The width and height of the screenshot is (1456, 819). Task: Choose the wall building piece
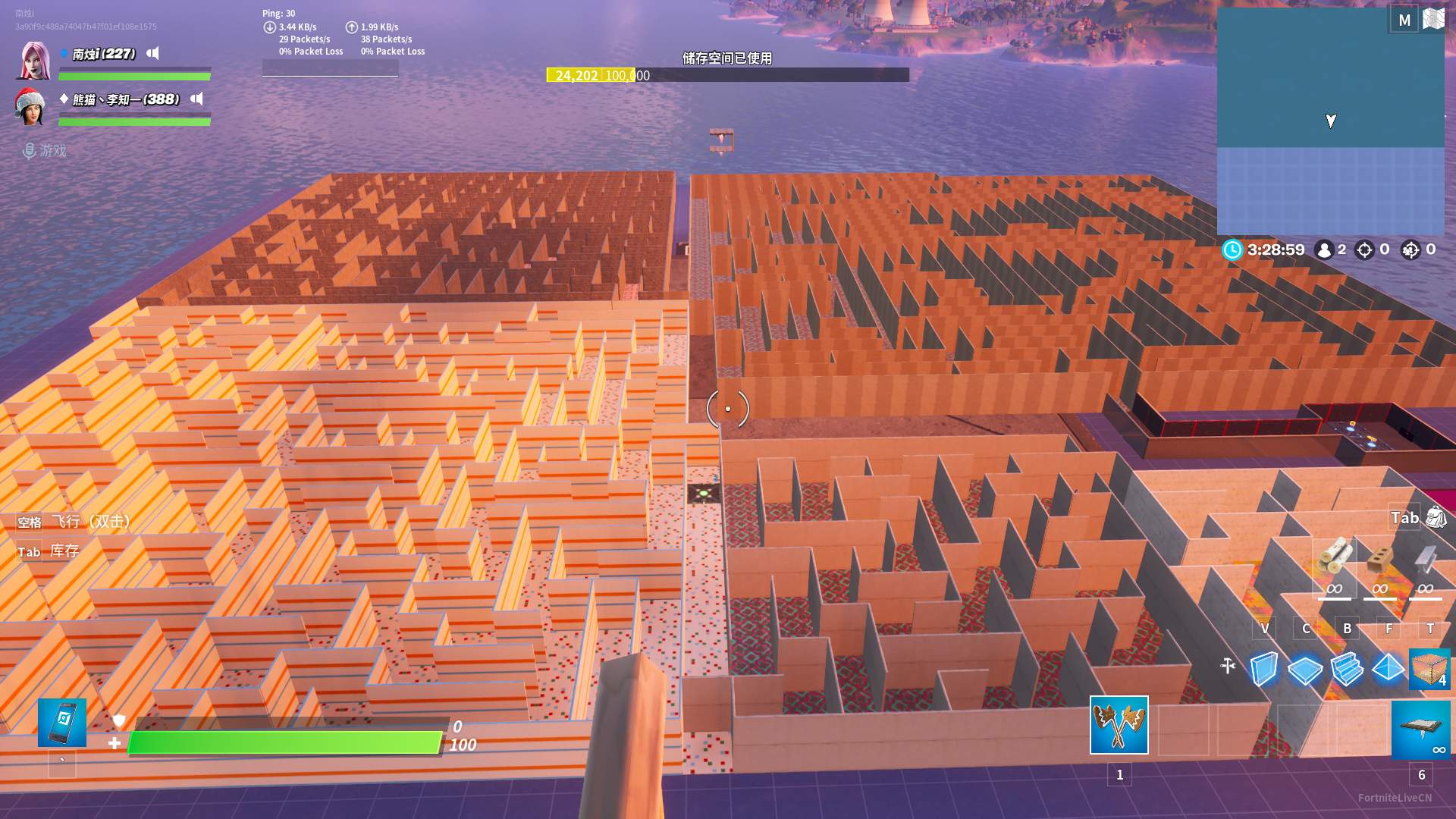point(1263,669)
